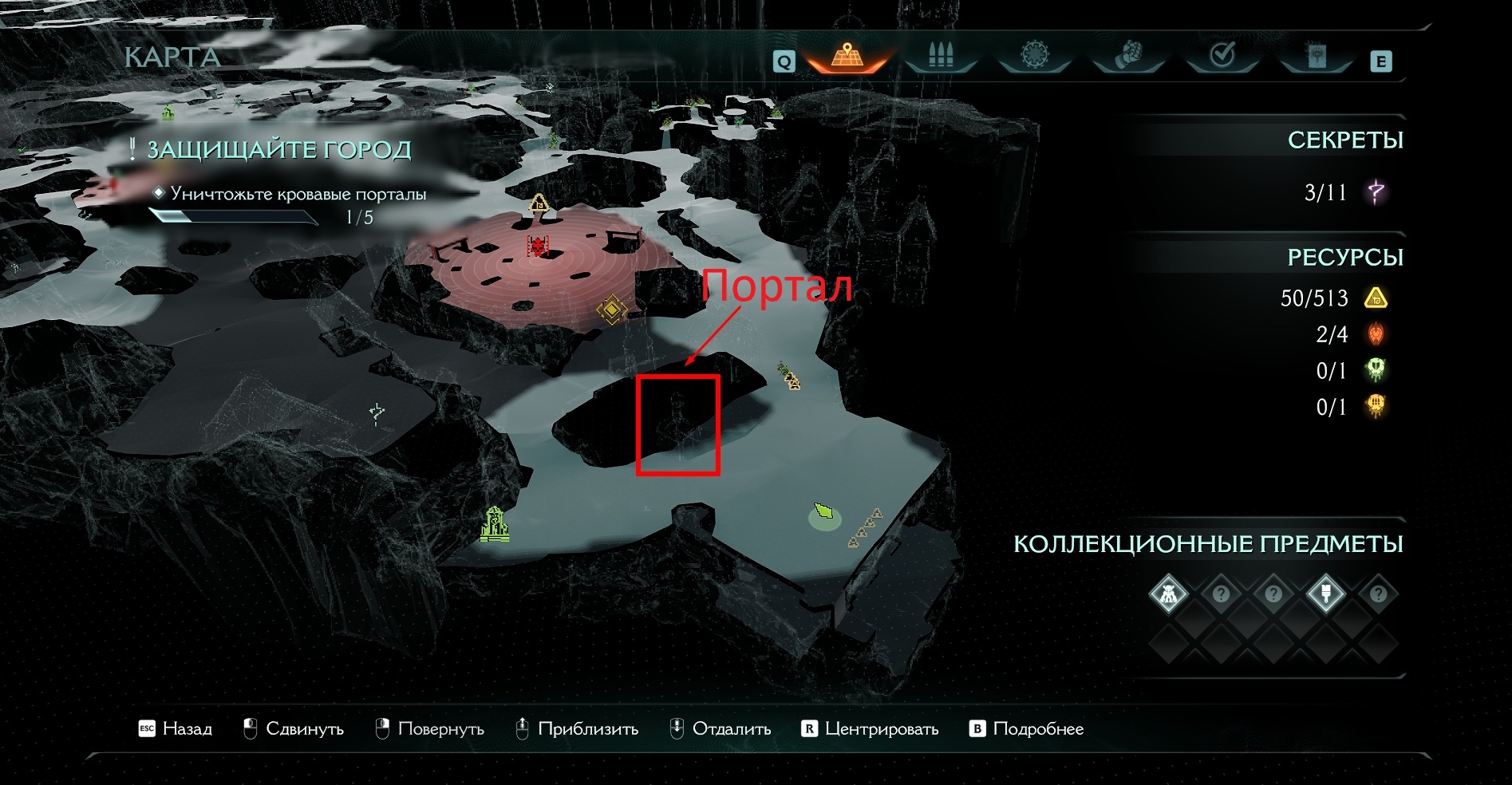This screenshot has width=1512, height=785.
Task: Open the map tab with pin icon
Action: pyautogui.click(x=847, y=56)
